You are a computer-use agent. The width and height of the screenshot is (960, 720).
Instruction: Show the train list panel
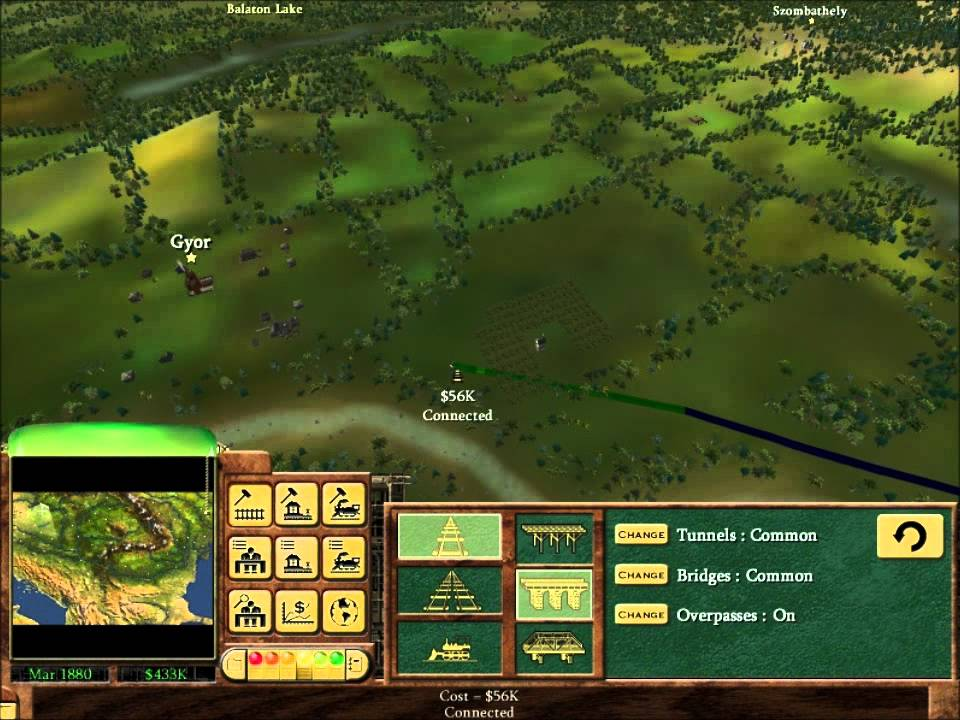pyautogui.click(x=343, y=557)
